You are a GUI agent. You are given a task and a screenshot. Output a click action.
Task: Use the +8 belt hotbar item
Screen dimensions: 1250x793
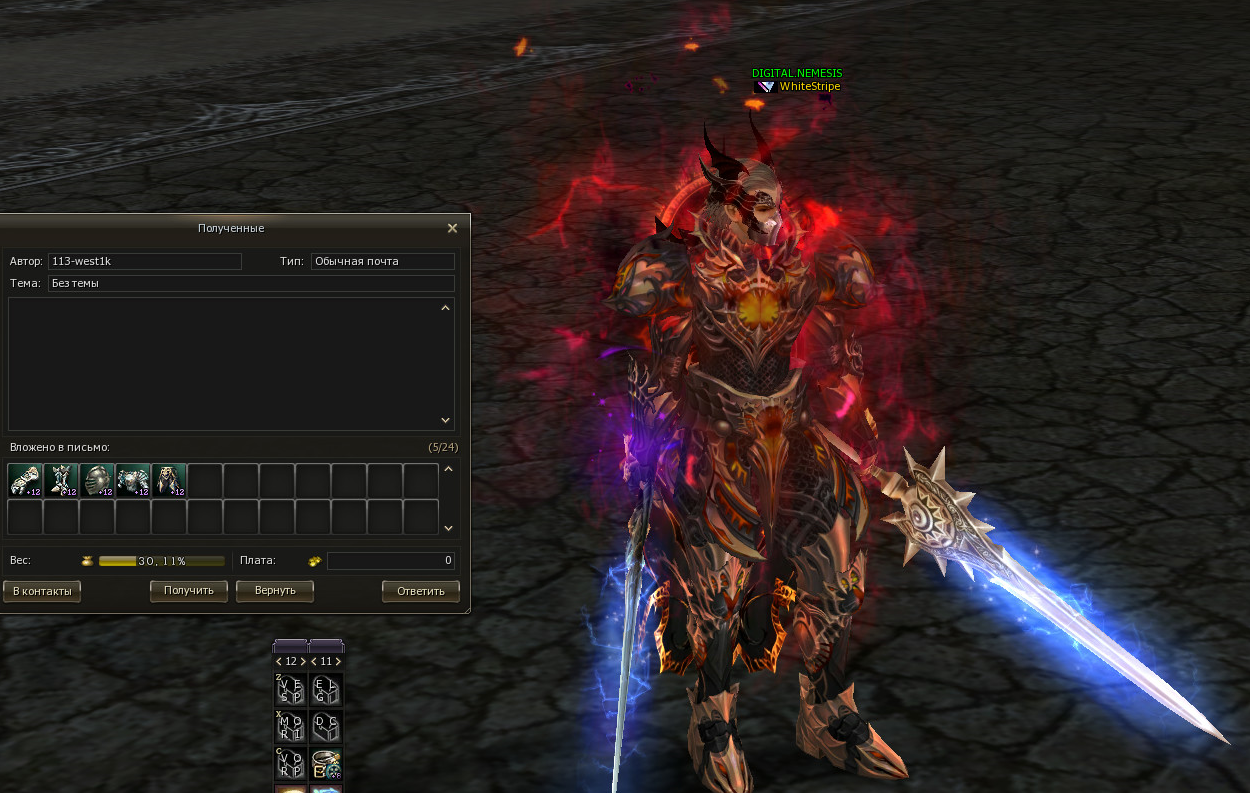click(326, 764)
